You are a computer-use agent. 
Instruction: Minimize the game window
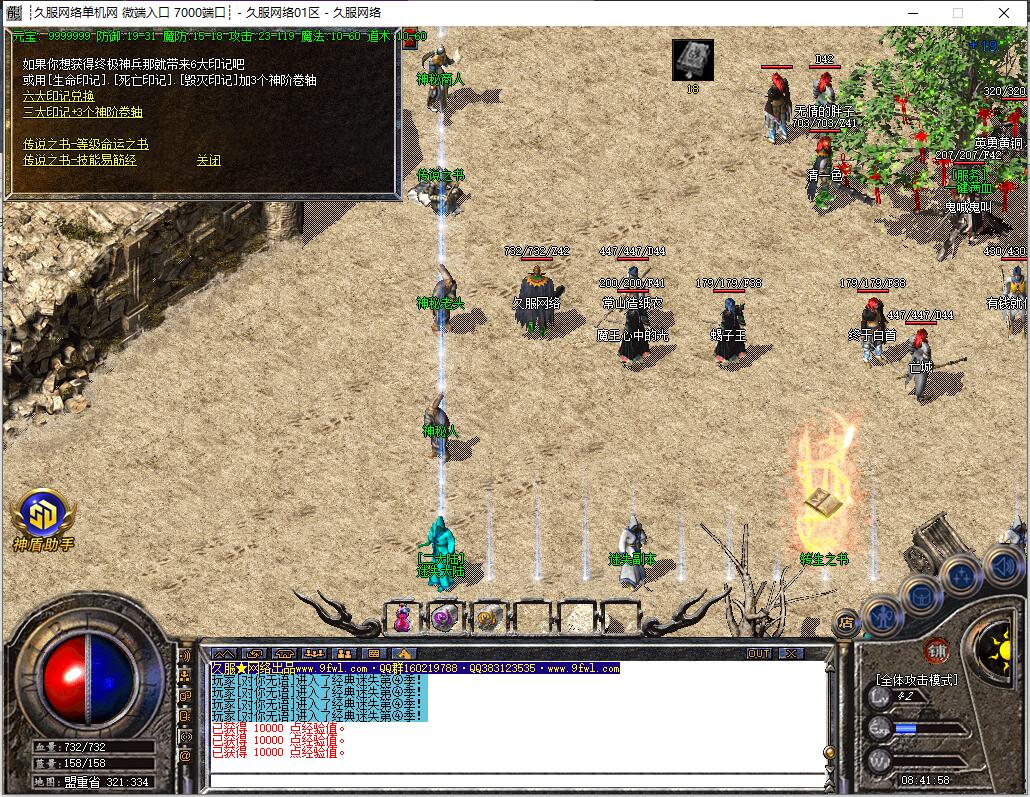click(911, 13)
